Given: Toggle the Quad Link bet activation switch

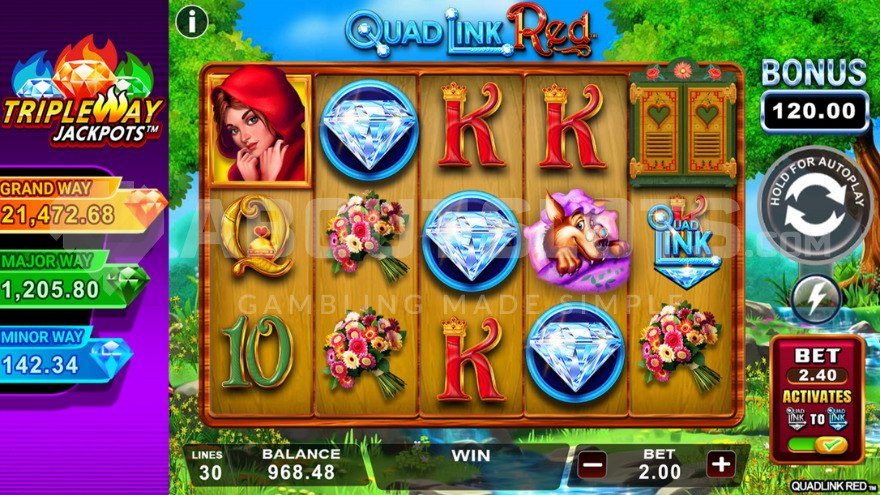Looking at the screenshot, I should pyautogui.click(x=817, y=444).
